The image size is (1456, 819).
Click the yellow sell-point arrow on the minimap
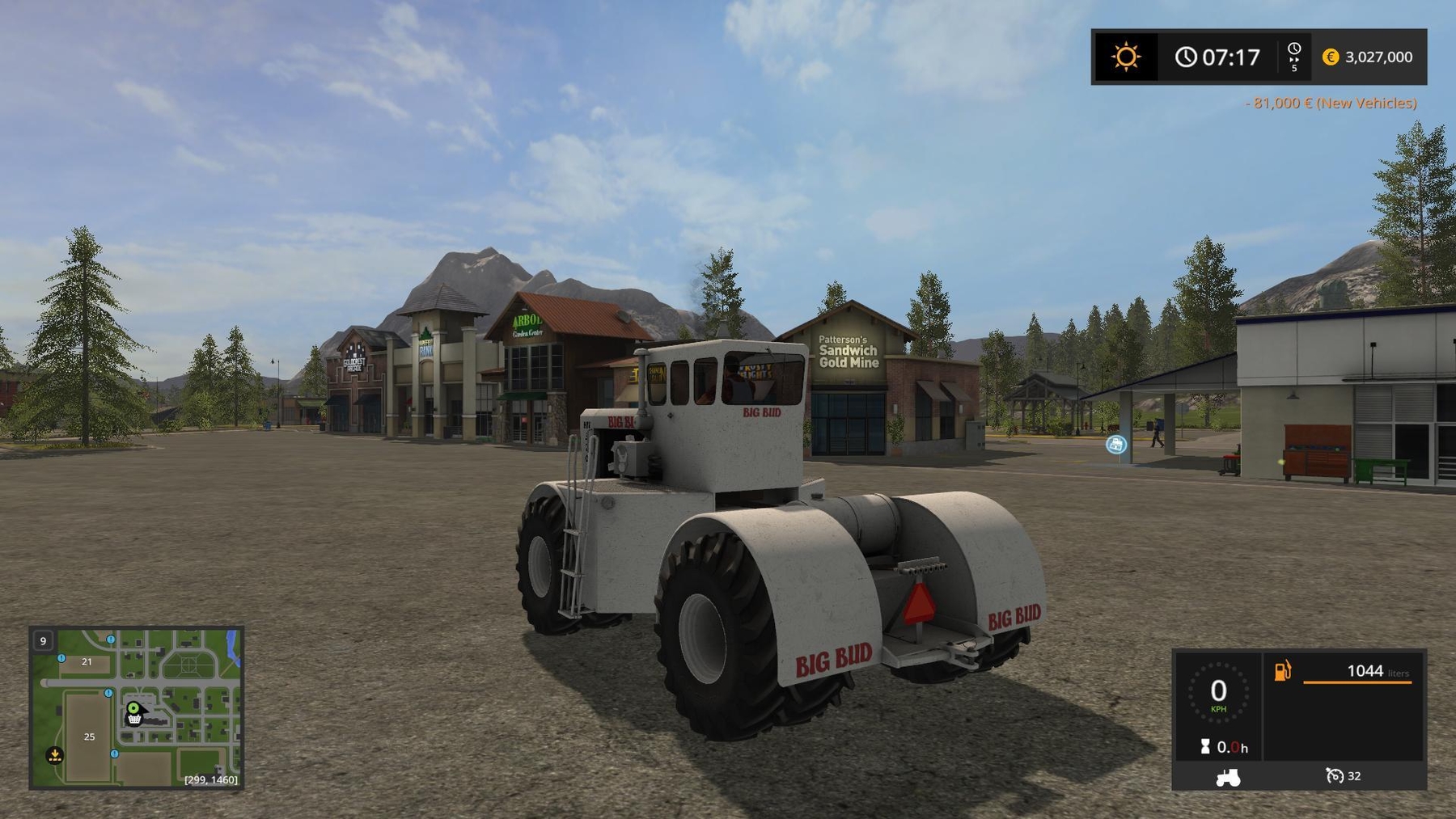pos(54,753)
